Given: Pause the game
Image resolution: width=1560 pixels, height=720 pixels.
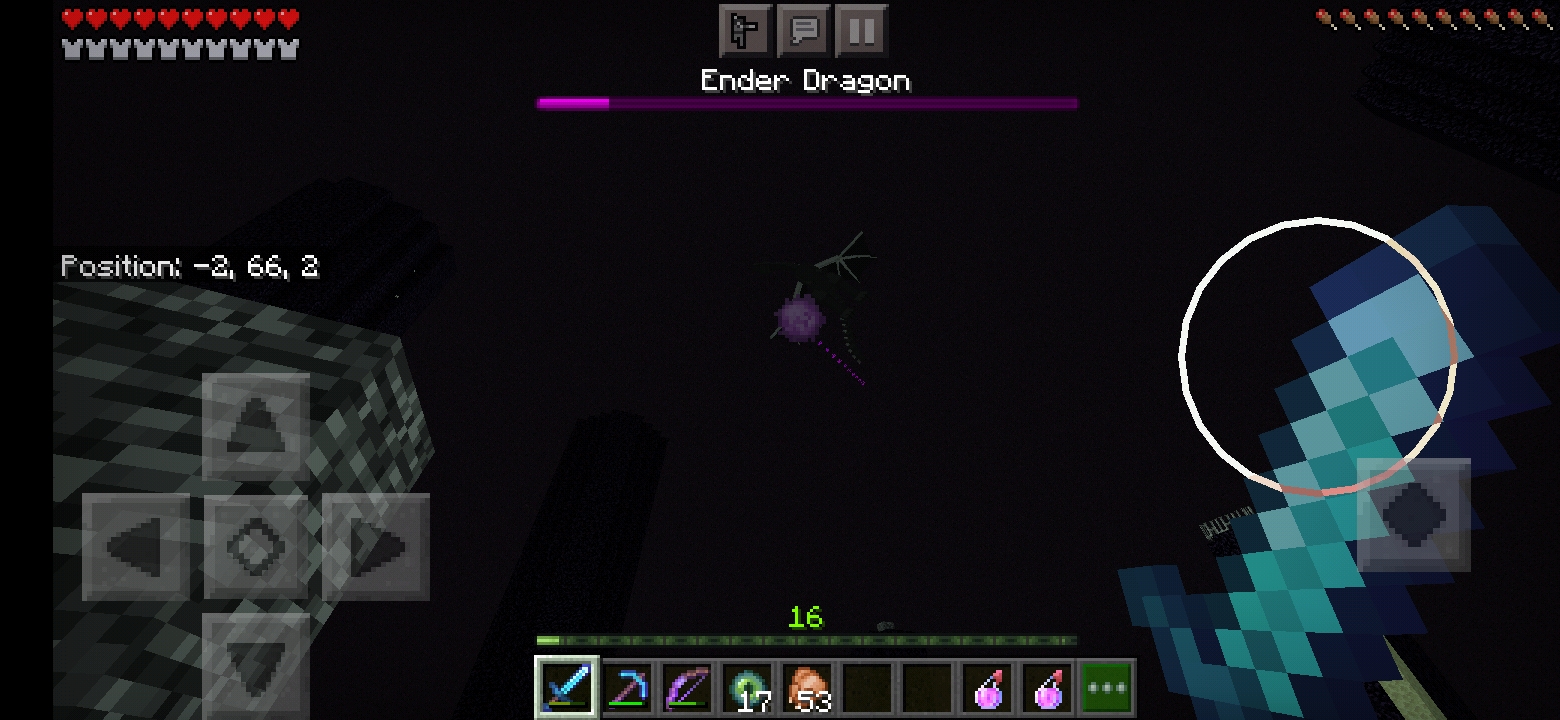Looking at the screenshot, I should [x=861, y=31].
